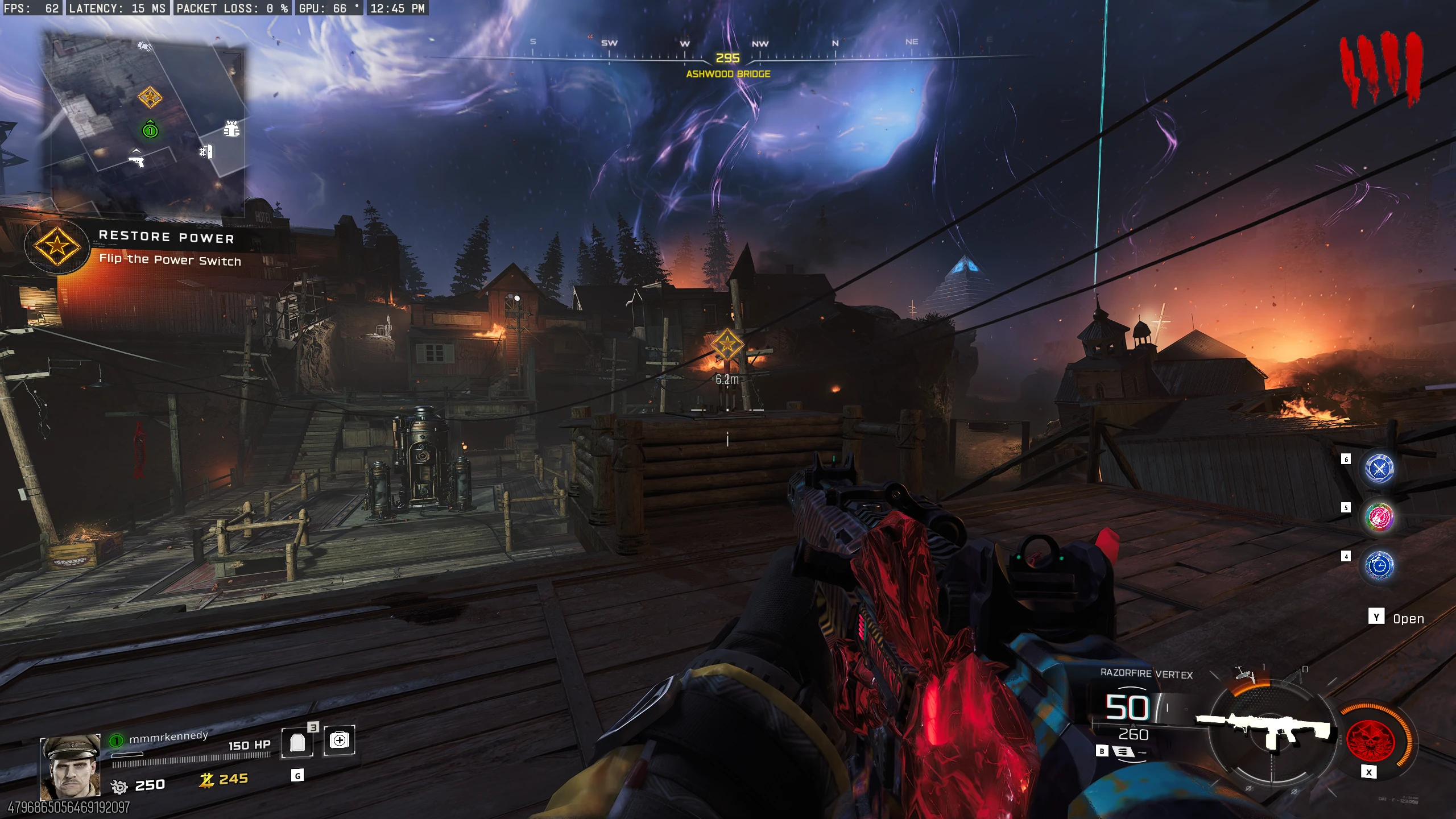Screen dimensions: 1456x819
Task: Select the armor plate slot
Action: pos(297,742)
